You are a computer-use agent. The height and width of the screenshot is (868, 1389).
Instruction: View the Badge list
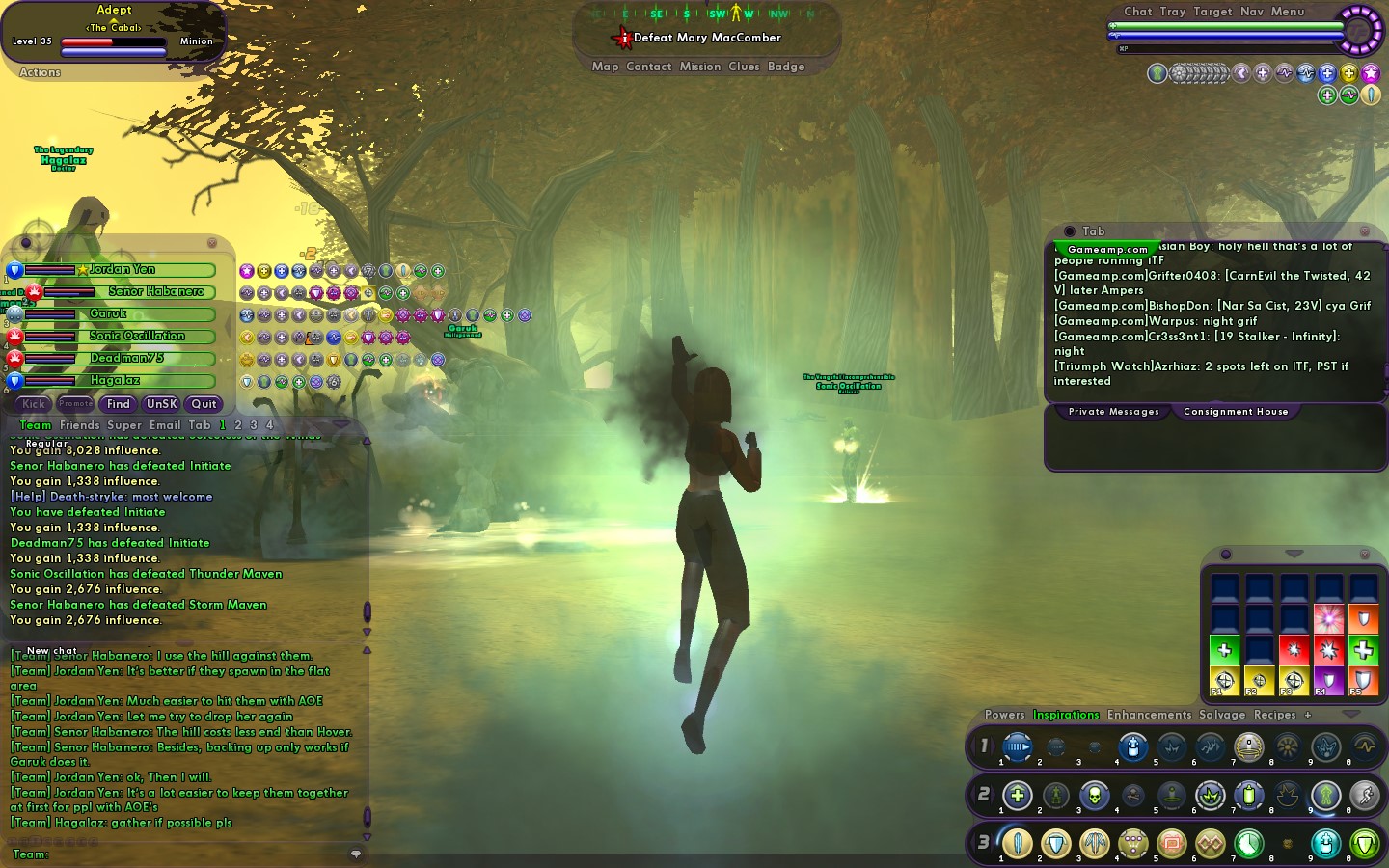click(x=786, y=67)
